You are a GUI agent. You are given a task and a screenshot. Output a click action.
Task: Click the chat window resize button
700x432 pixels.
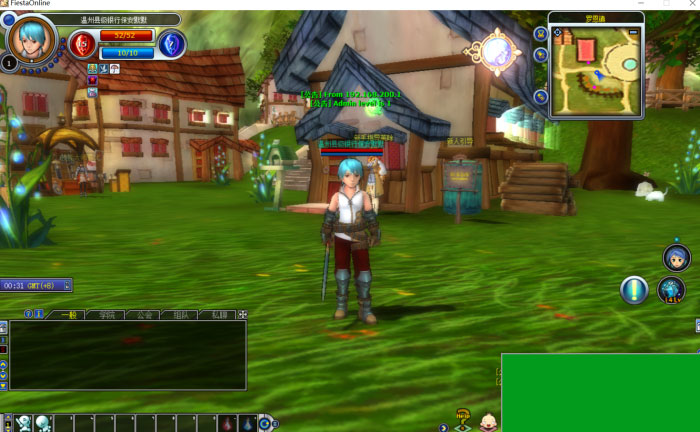pyautogui.click(x=241, y=314)
